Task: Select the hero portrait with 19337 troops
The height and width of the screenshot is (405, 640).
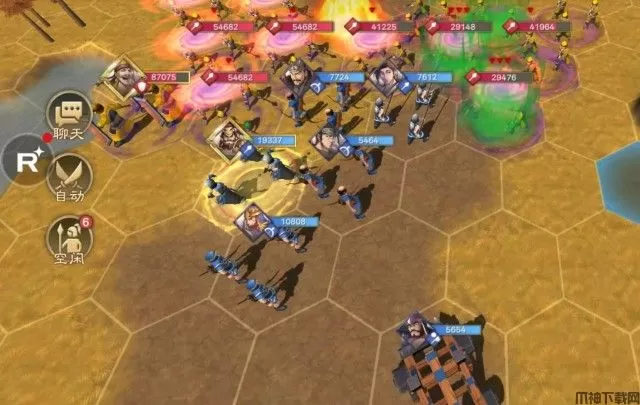Action: coord(225,137)
